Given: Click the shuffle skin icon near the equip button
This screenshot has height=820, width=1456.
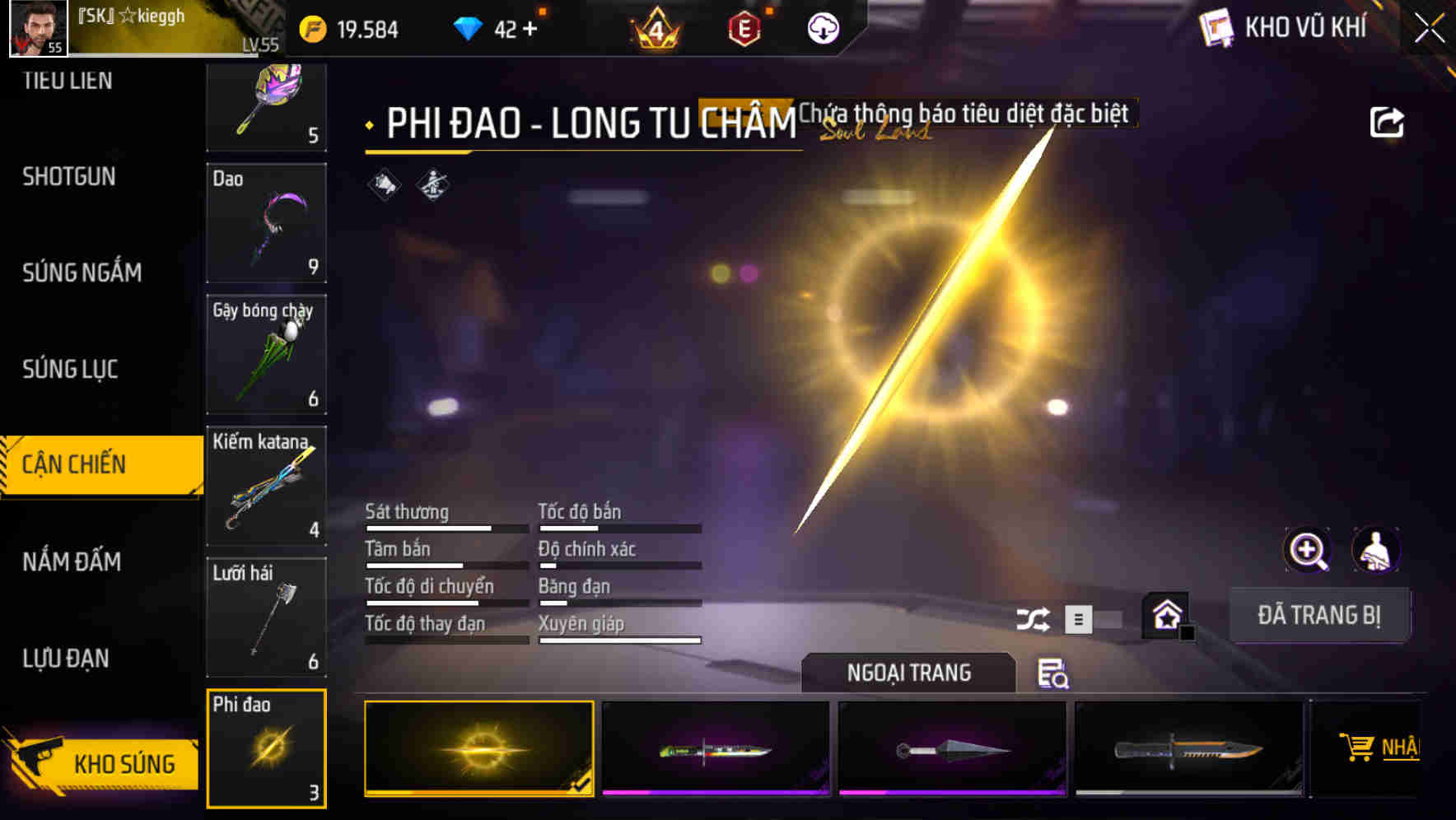Looking at the screenshot, I should (1032, 617).
